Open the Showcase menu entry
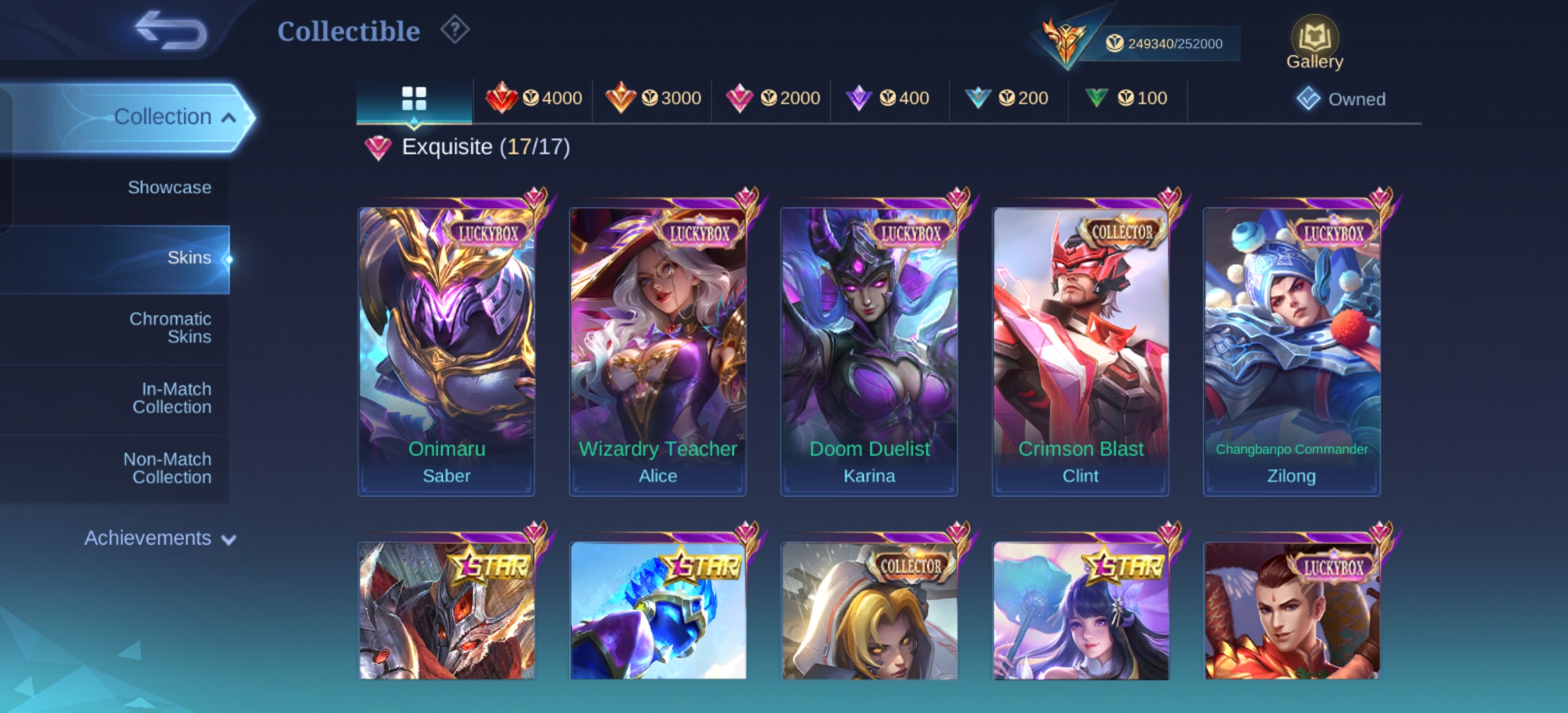 click(170, 187)
